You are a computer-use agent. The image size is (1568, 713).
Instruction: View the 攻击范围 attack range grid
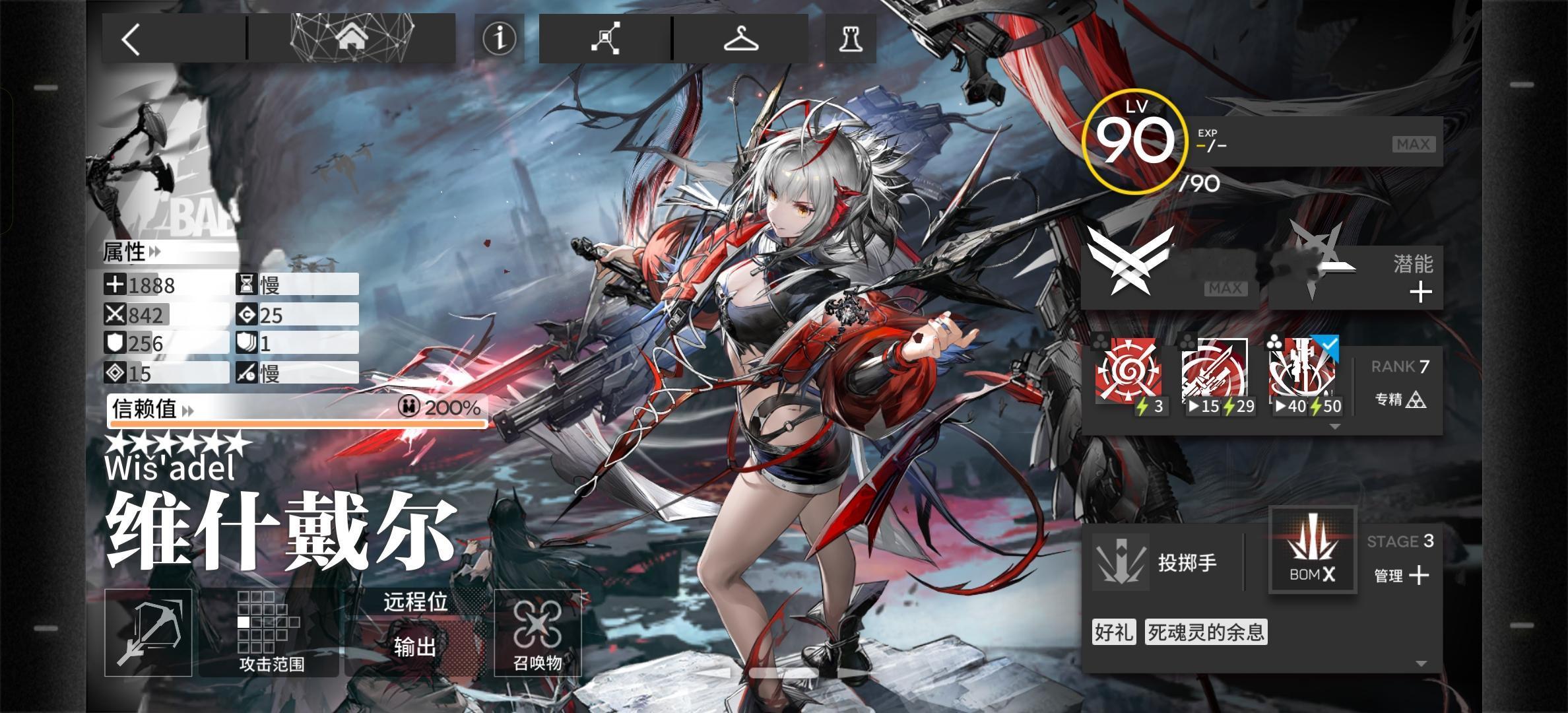271,632
